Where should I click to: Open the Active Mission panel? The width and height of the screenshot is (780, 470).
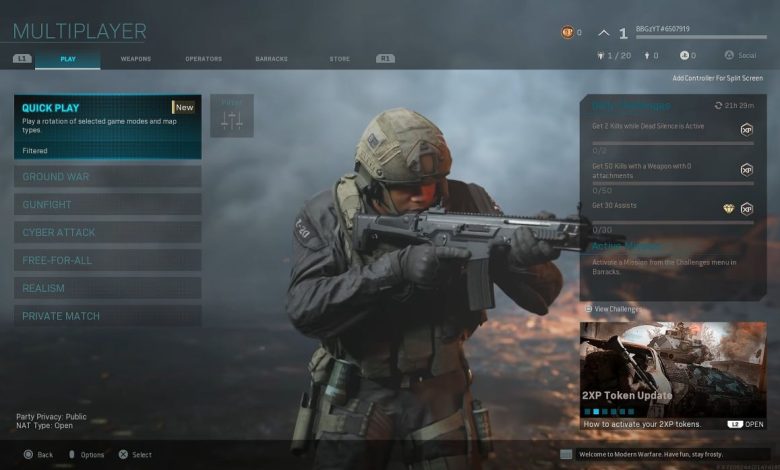point(673,255)
